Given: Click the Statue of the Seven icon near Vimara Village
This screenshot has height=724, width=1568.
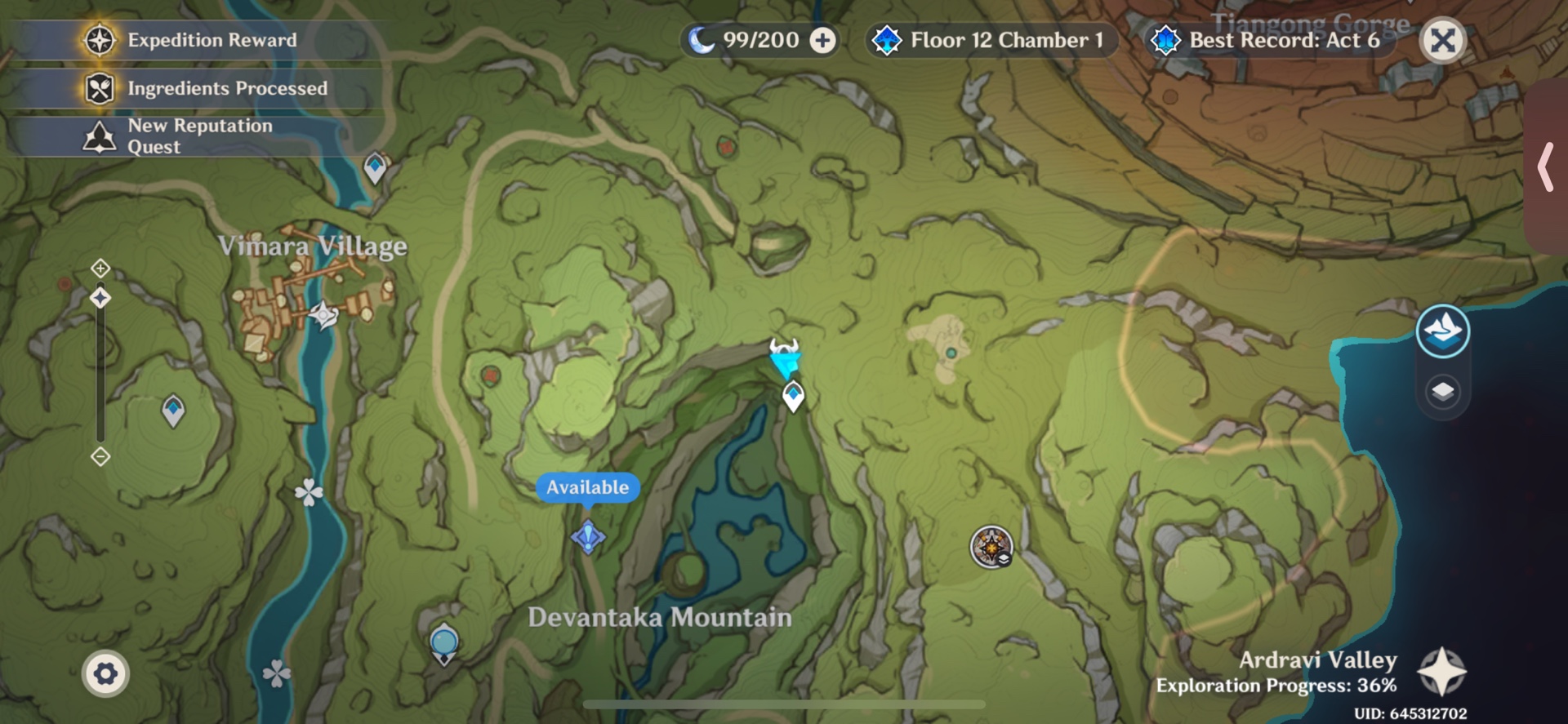Looking at the screenshot, I should 322,314.
